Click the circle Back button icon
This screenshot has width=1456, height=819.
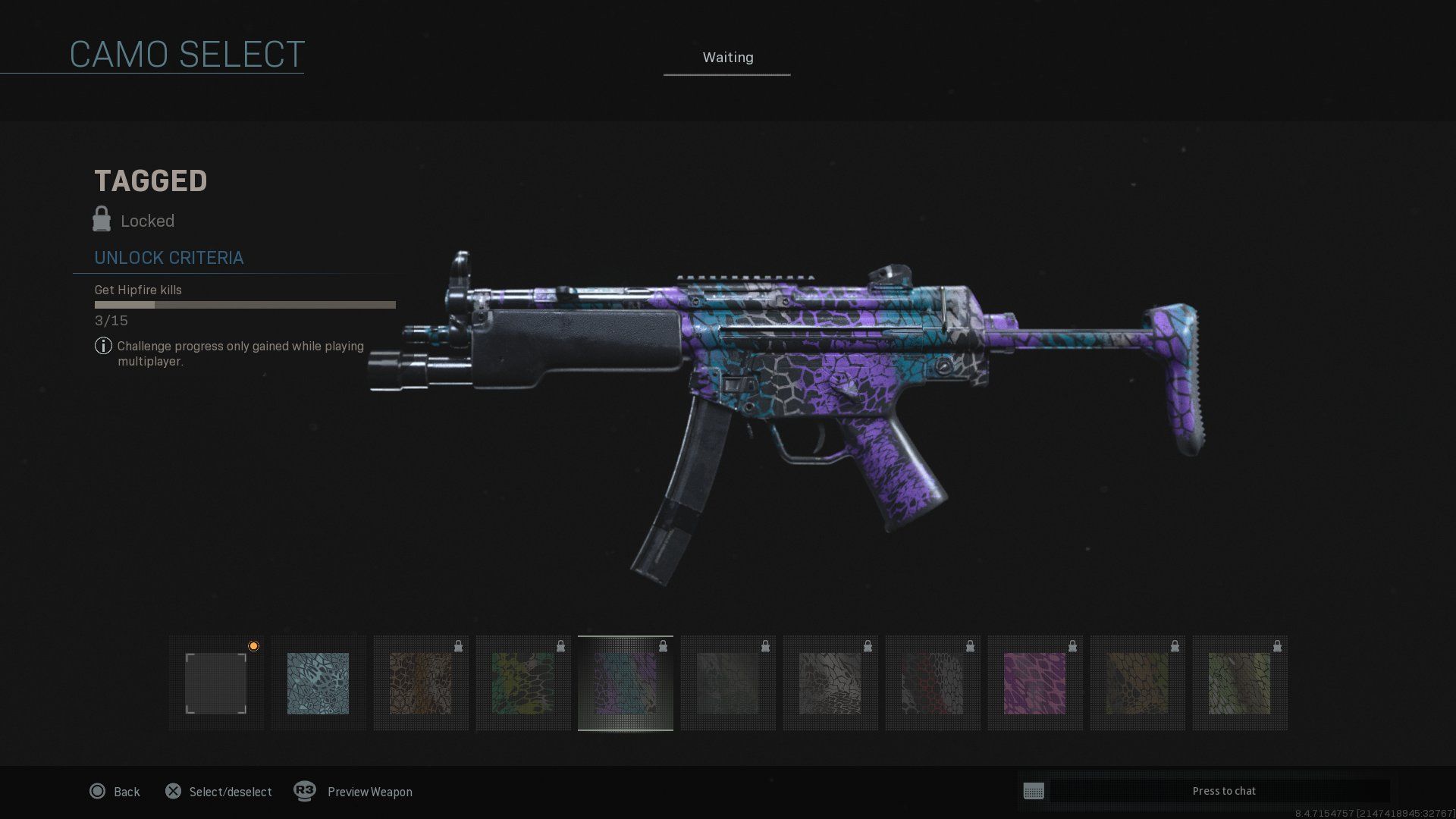(x=97, y=791)
